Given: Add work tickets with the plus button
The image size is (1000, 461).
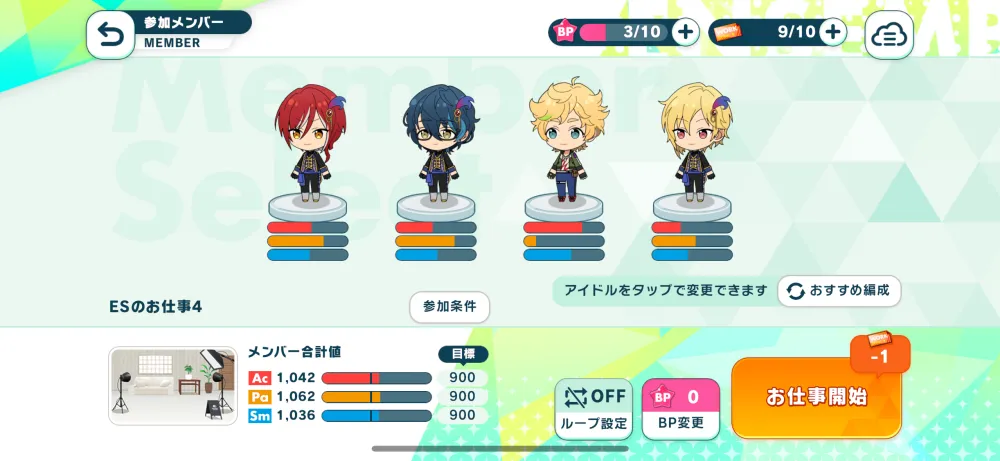Looking at the screenshot, I should 832,32.
